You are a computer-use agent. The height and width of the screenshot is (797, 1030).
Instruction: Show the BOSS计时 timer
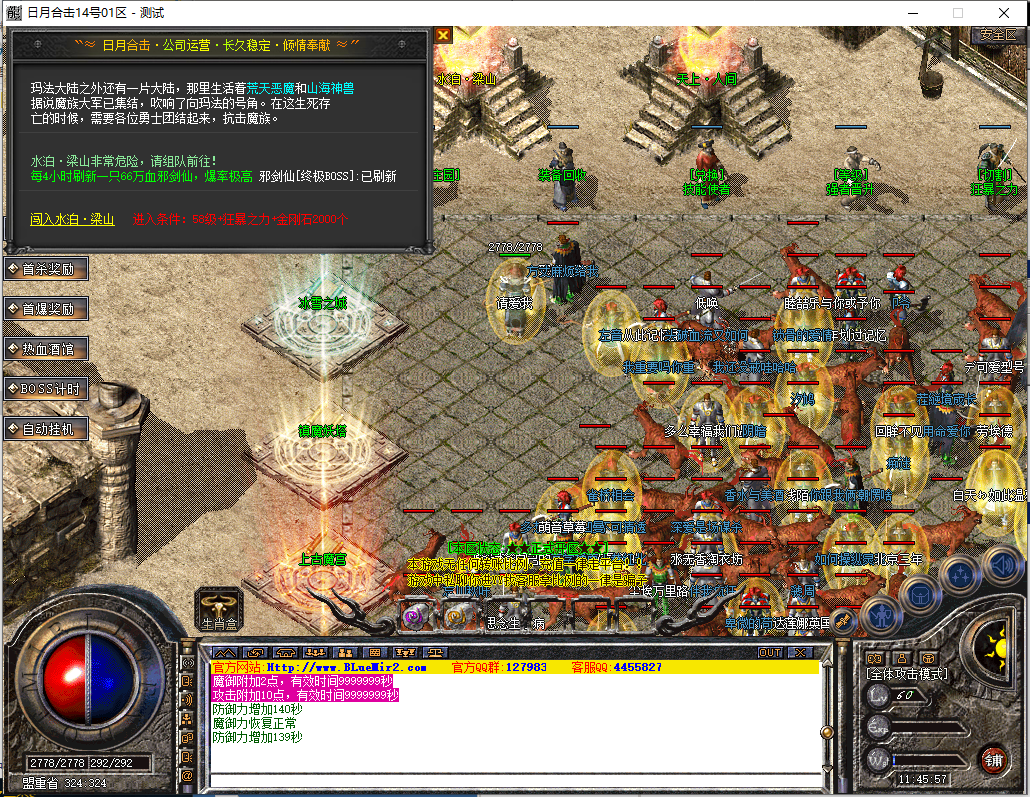(x=46, y=389)
